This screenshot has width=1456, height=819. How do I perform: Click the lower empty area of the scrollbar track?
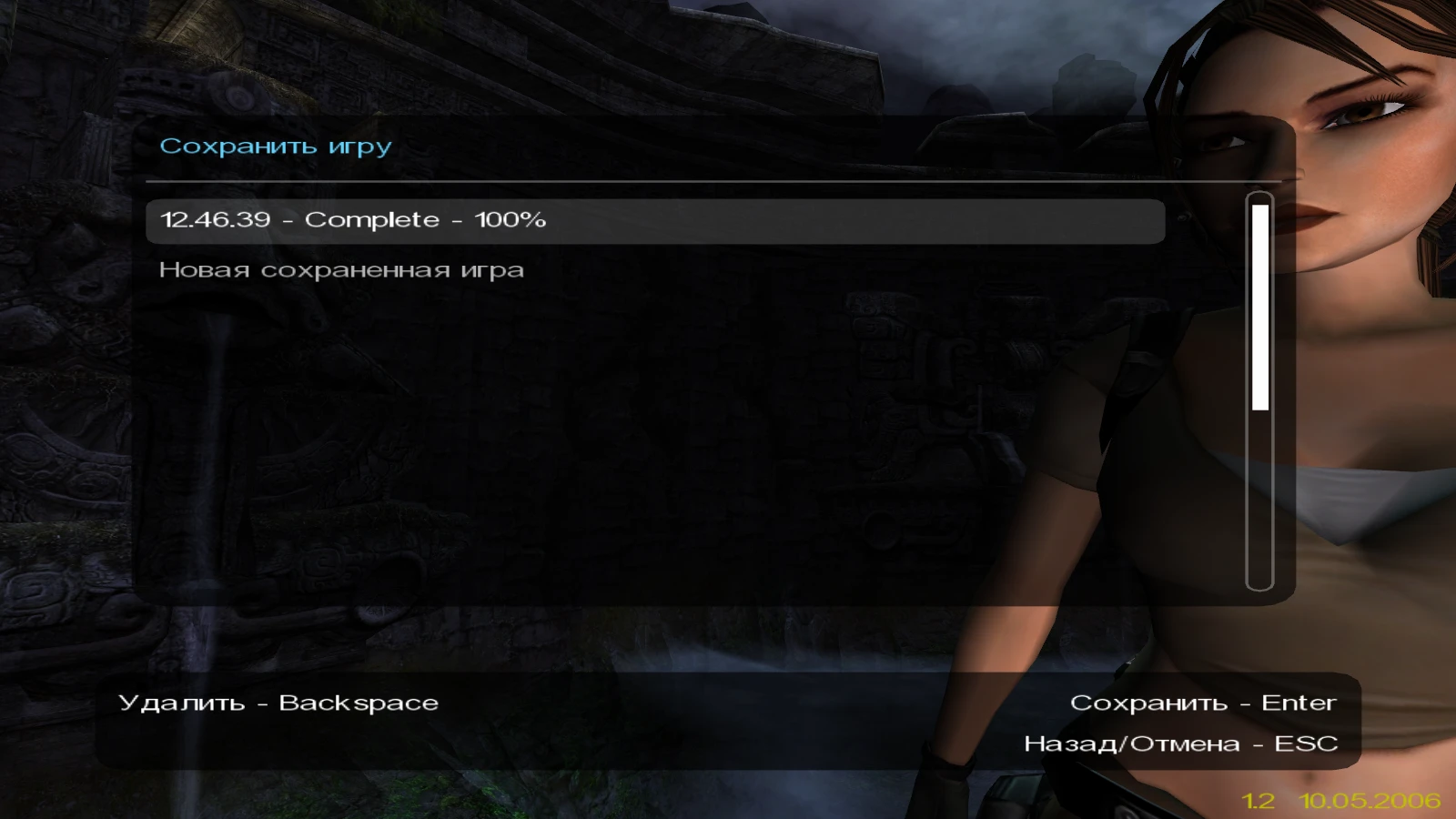(x=1259, y=500)
